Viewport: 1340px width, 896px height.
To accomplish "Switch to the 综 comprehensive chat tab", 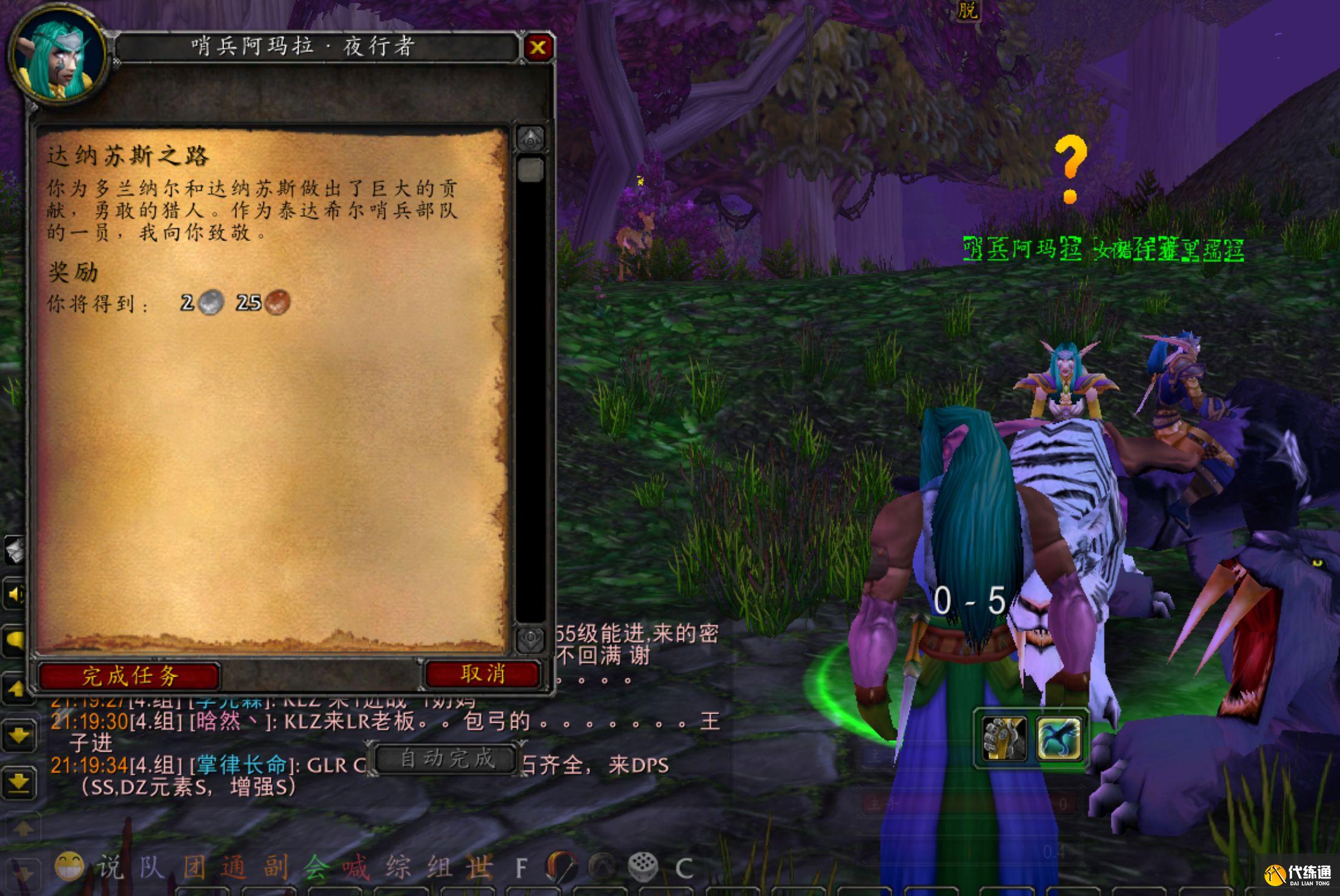I will (397, 866).
